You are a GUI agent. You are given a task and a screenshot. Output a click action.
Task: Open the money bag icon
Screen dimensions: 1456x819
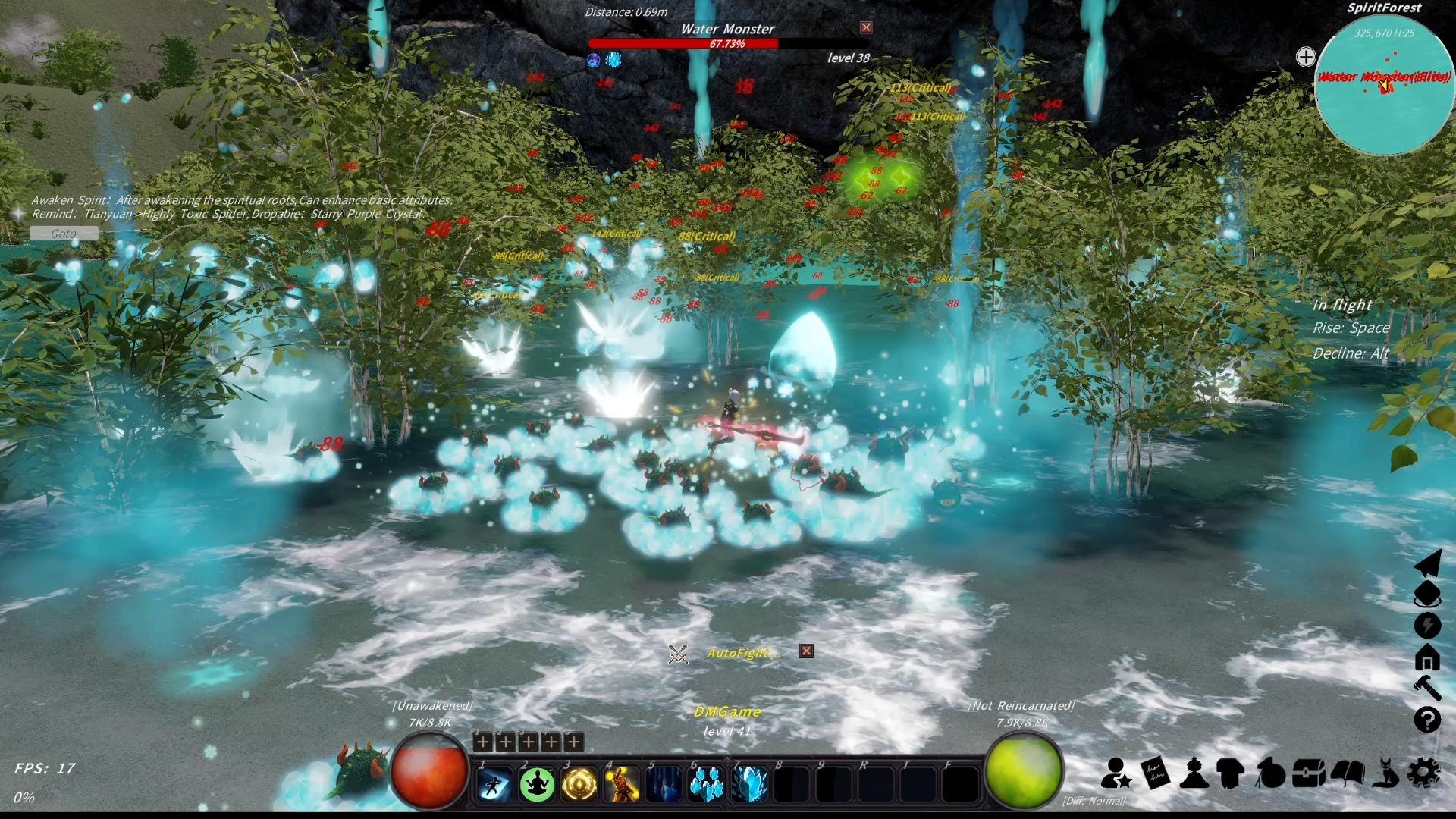[x=1271, y=773]
